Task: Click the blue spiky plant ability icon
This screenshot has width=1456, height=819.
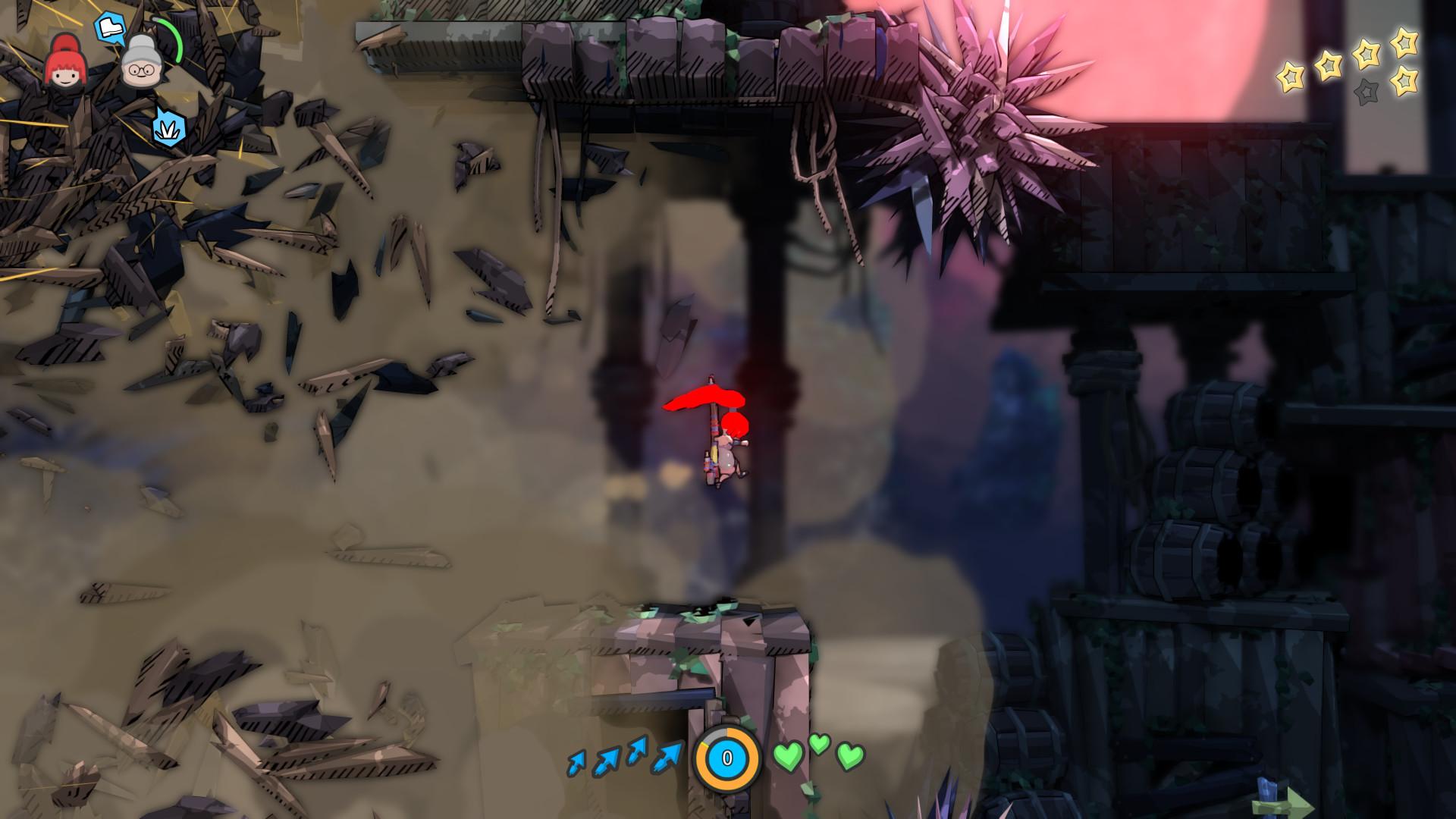Action: [x=168, y=129]
